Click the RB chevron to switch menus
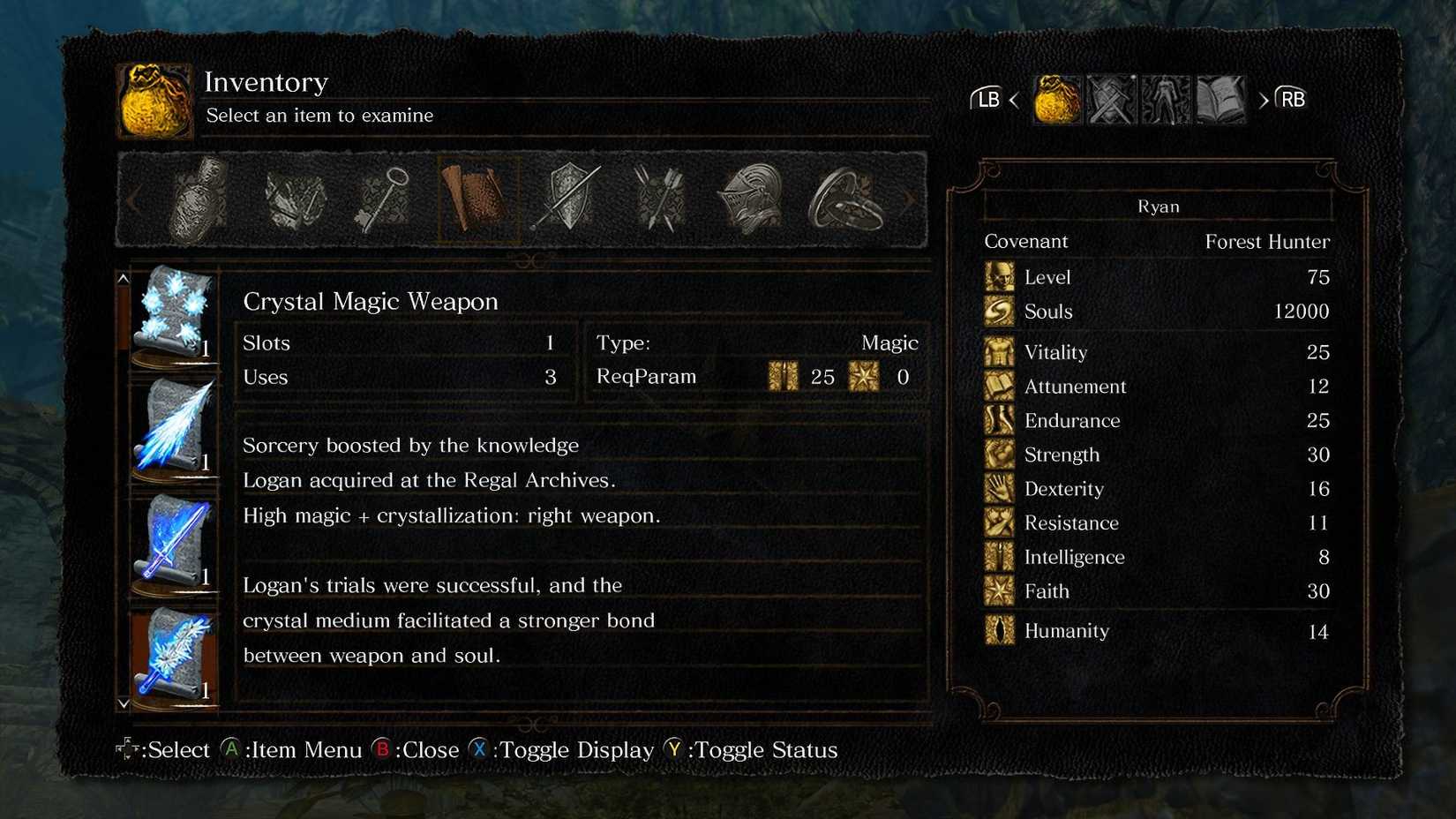The width and height of the screenshot is (1456, 819). tap(1265, 100)
